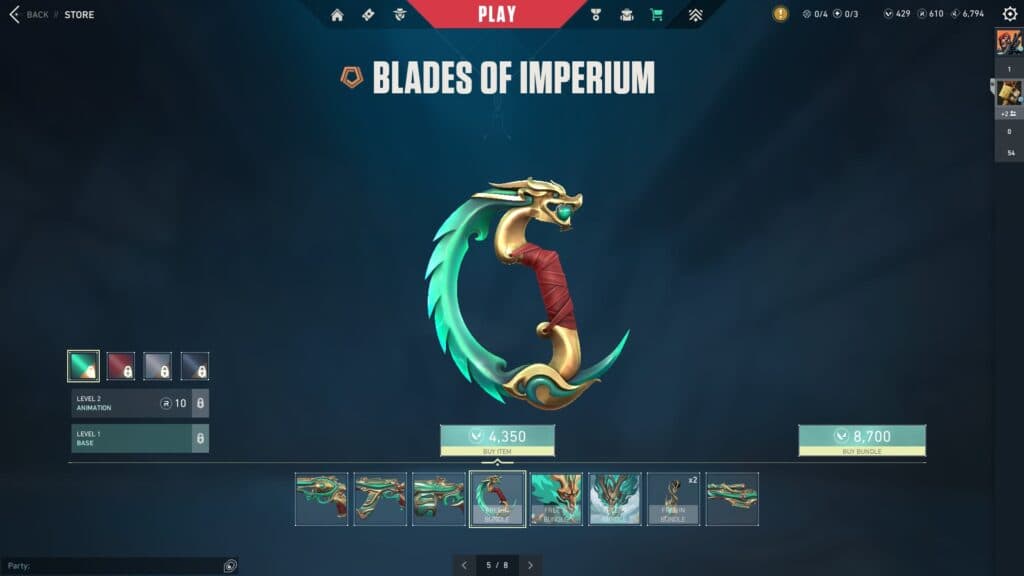Show the white dragon spray thumbnail
Screen dimensions: 1024x576
coord(615,499)
